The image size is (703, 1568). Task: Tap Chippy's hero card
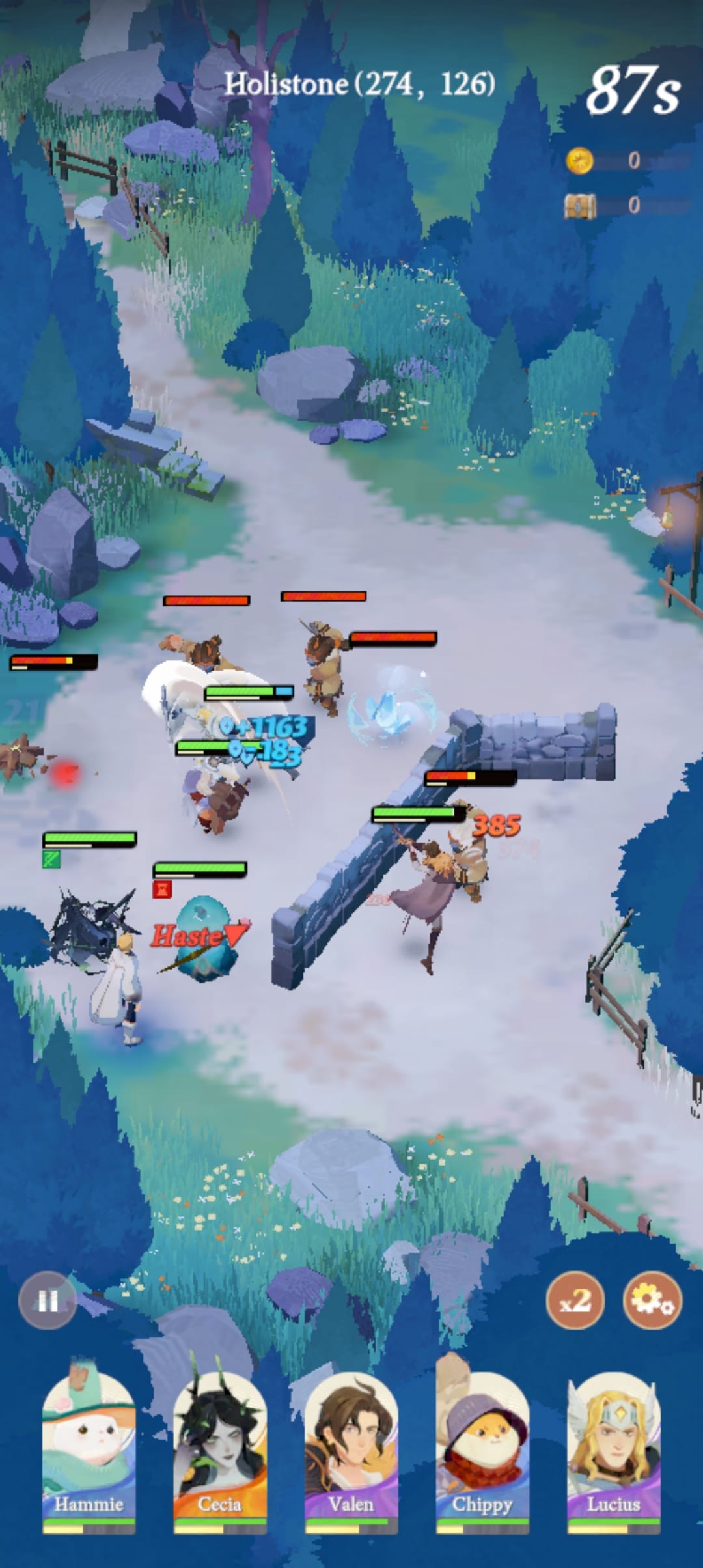(482, 1449)
